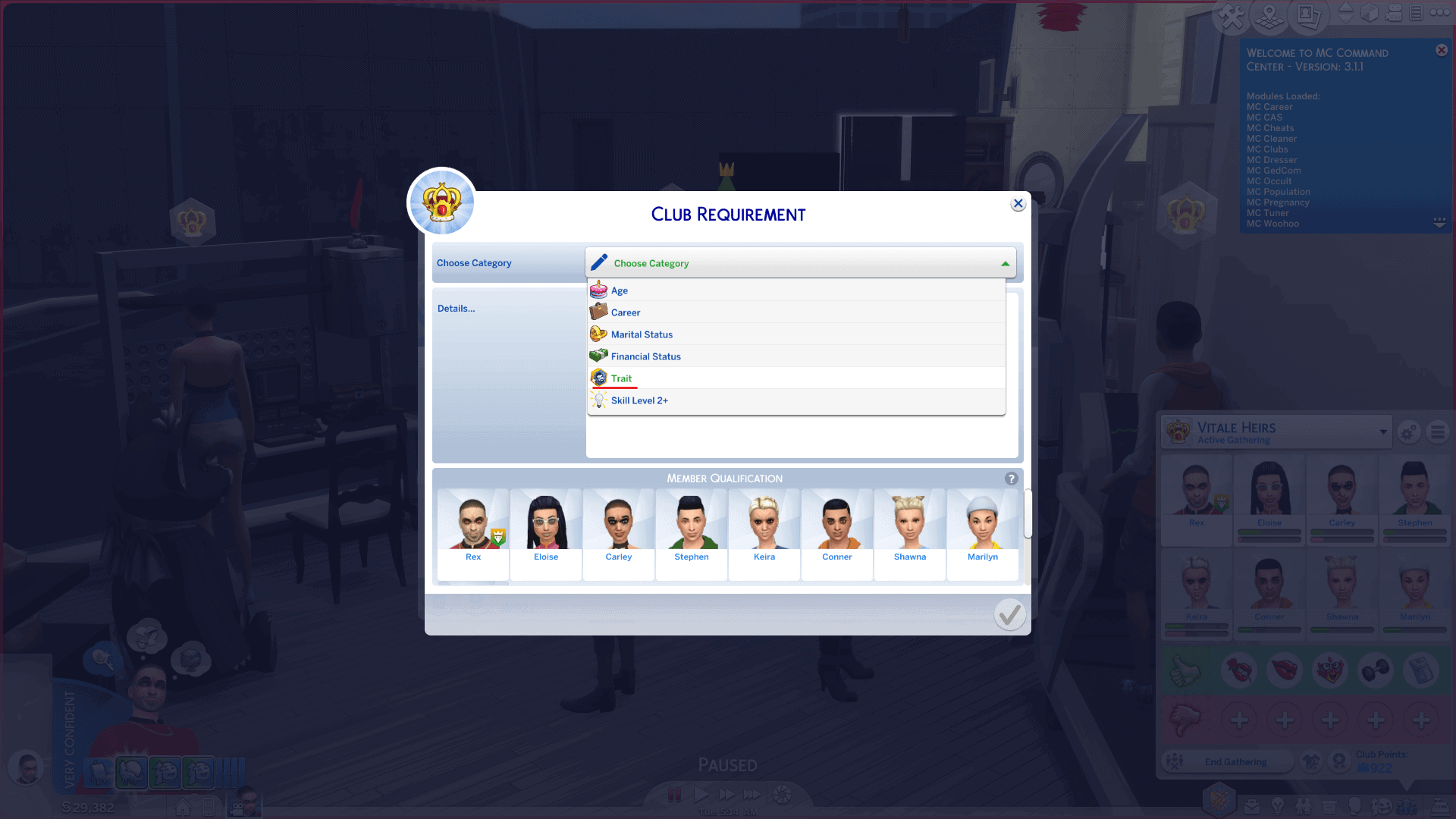Select the Age category option

coord(620,290)
